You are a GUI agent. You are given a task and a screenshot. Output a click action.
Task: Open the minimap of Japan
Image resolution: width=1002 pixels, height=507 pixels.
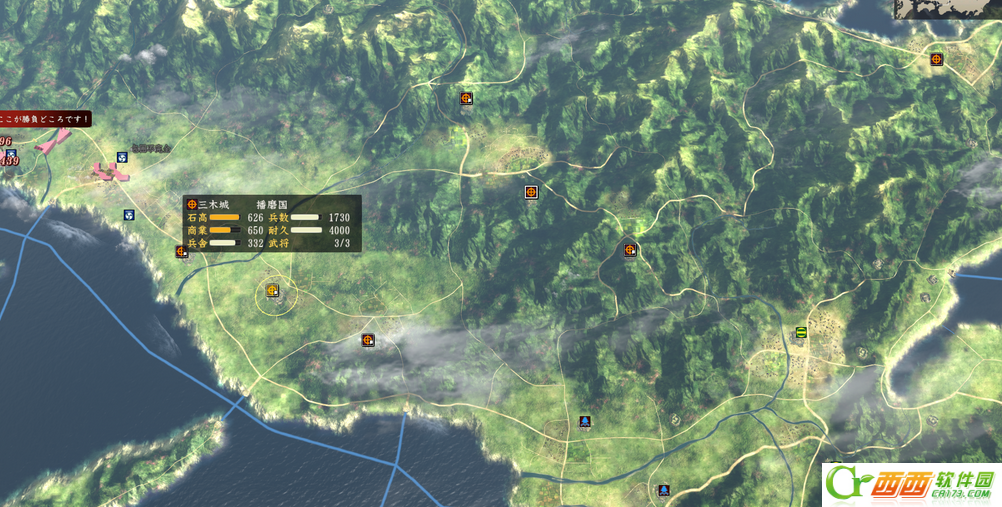pyautogui.click(x=947, y=9)
